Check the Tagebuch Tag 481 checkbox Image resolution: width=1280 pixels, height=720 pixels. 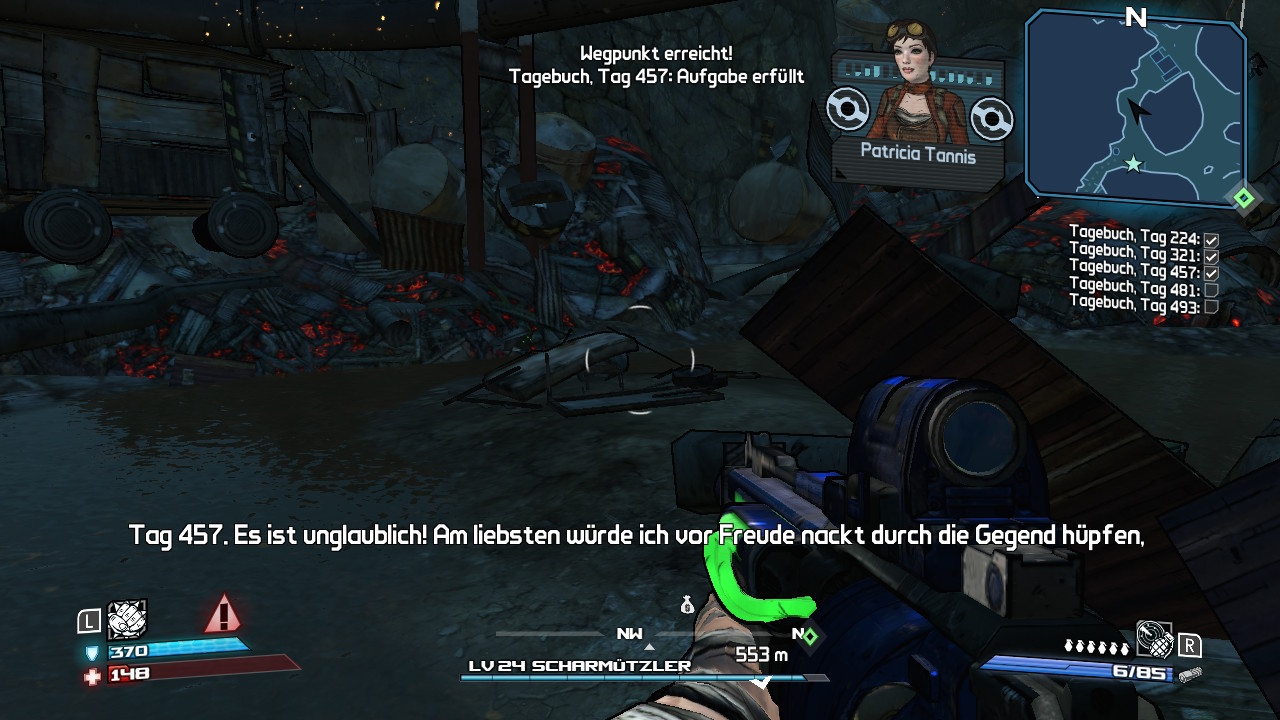coord(1211,289)
